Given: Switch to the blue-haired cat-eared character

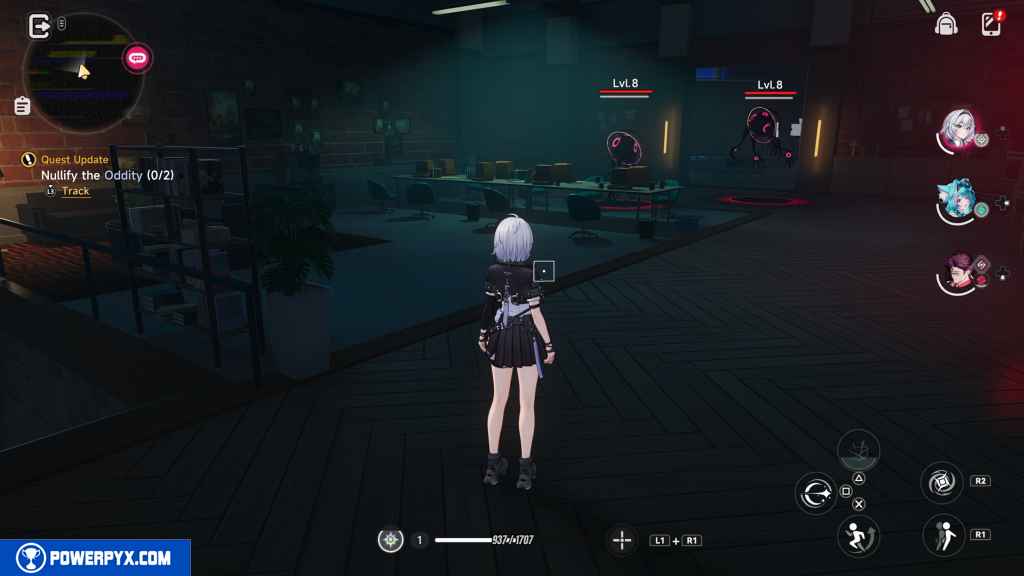Looking at the screenshot, I should coord(956,202).
